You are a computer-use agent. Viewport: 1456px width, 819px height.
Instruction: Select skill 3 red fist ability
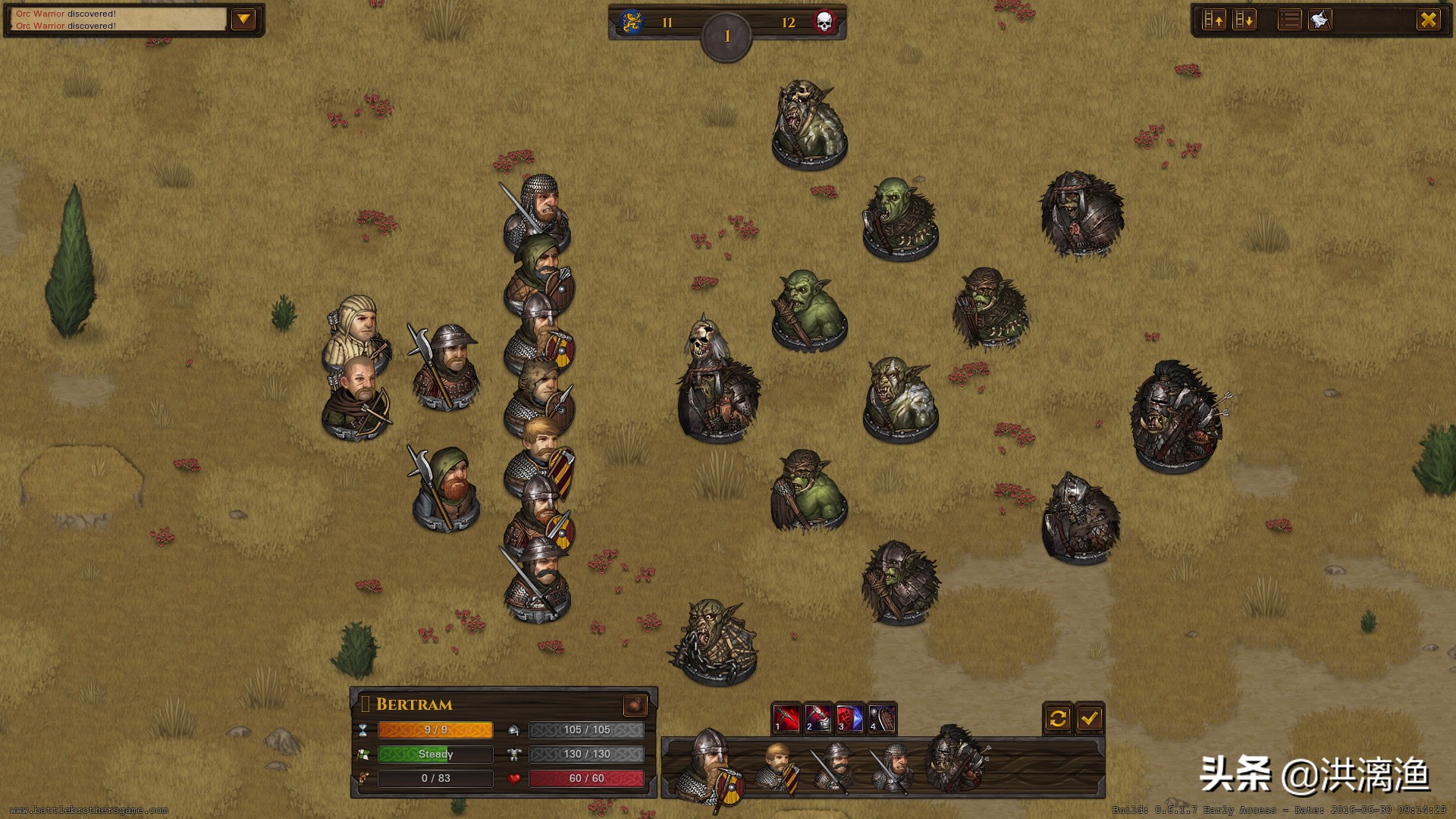point(850,717)
